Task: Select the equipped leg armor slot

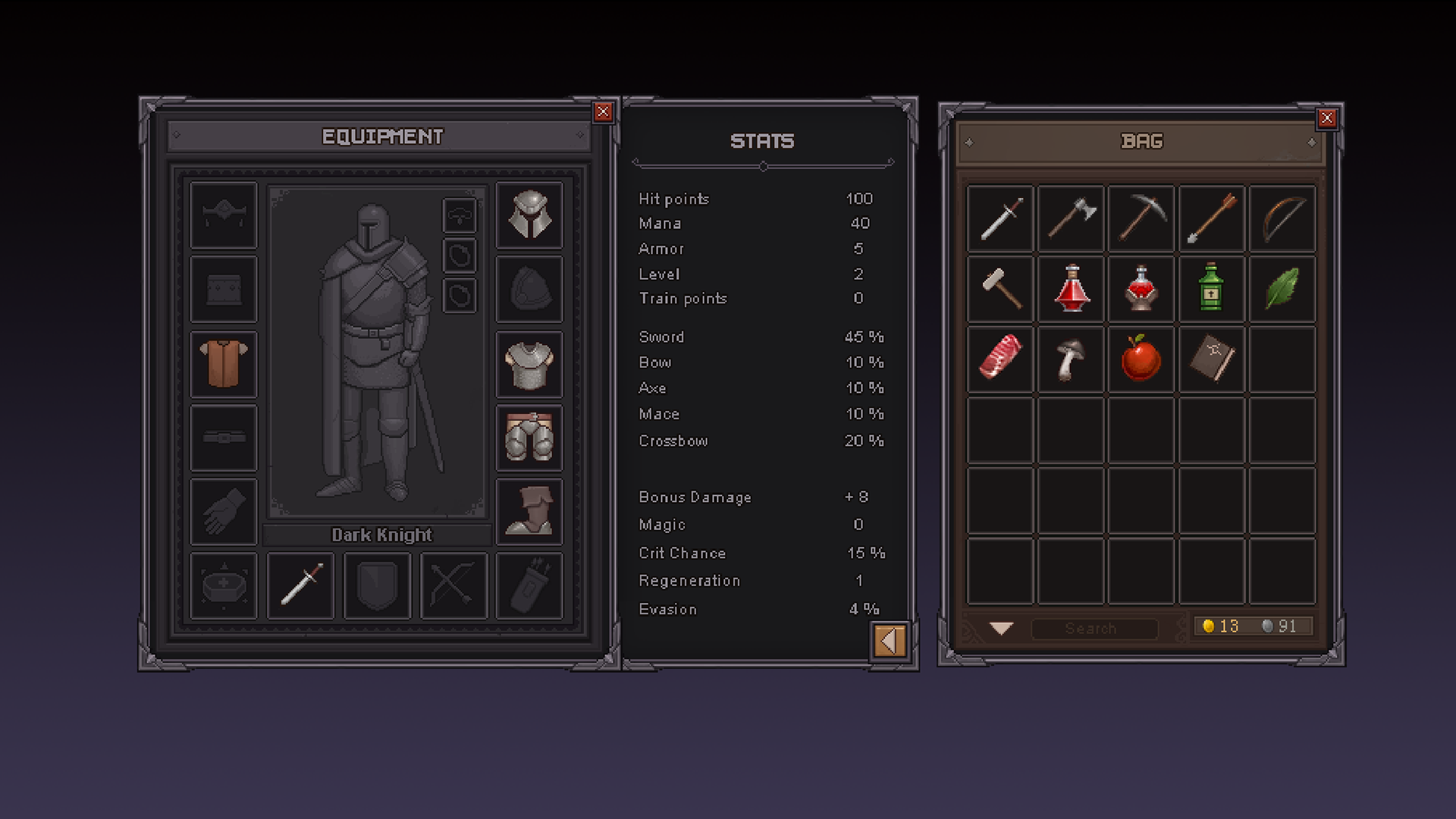Action: pos(529,438)
